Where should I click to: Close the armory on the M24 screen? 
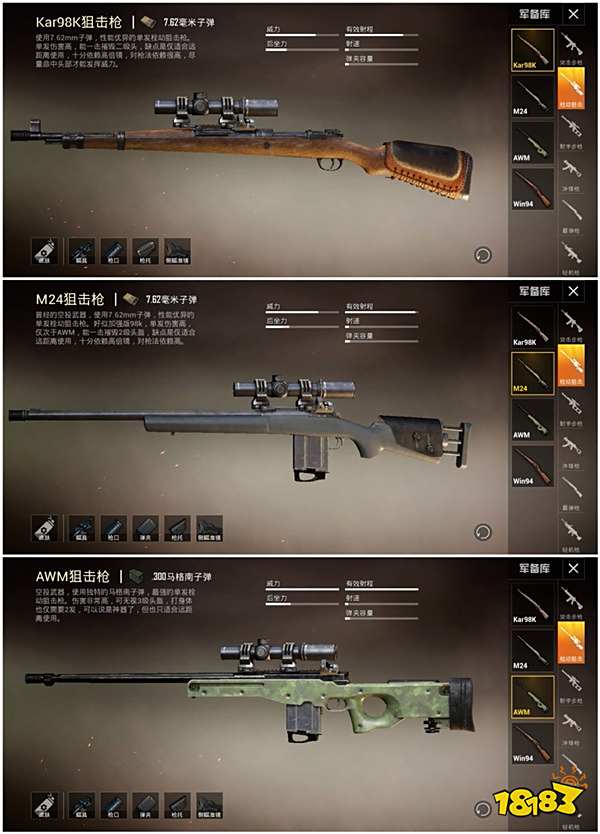pyautogui.click(x=573, y=292)
